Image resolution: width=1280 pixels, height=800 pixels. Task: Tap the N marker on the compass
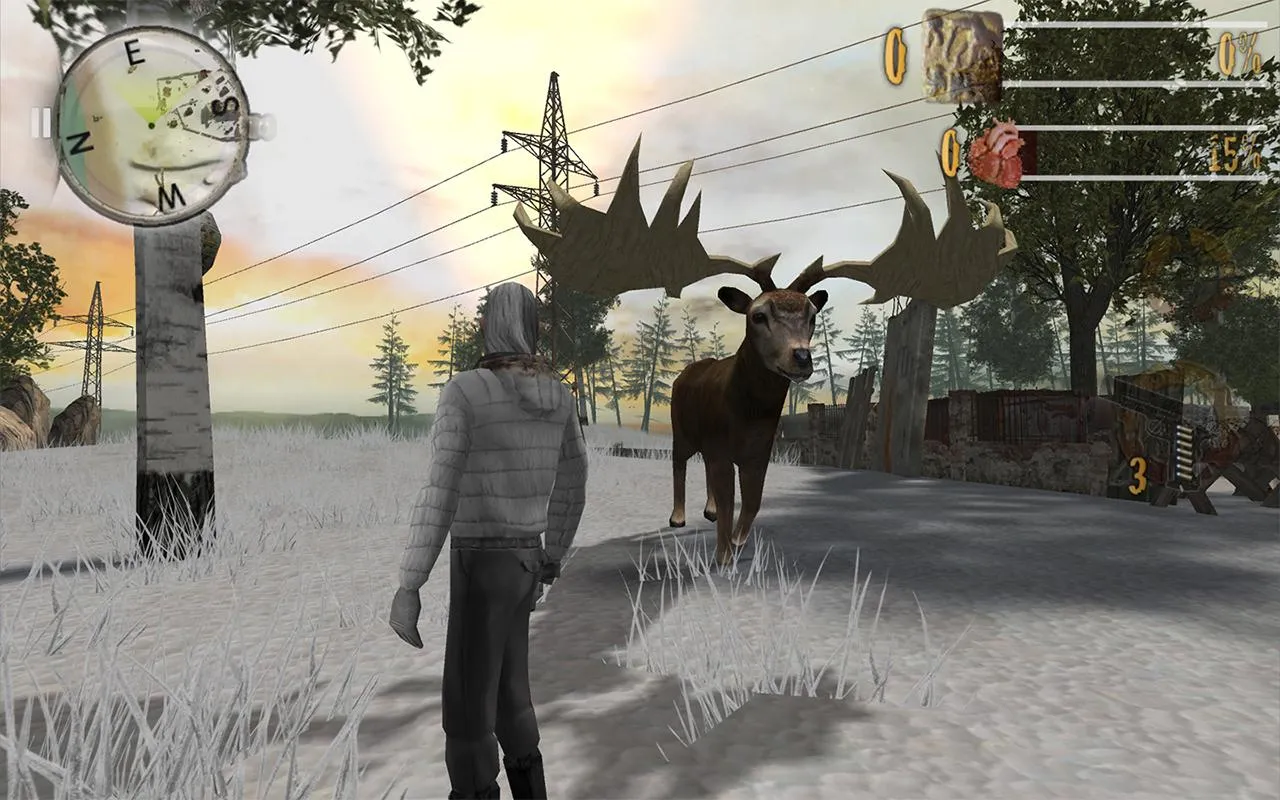tap(80, 143)
